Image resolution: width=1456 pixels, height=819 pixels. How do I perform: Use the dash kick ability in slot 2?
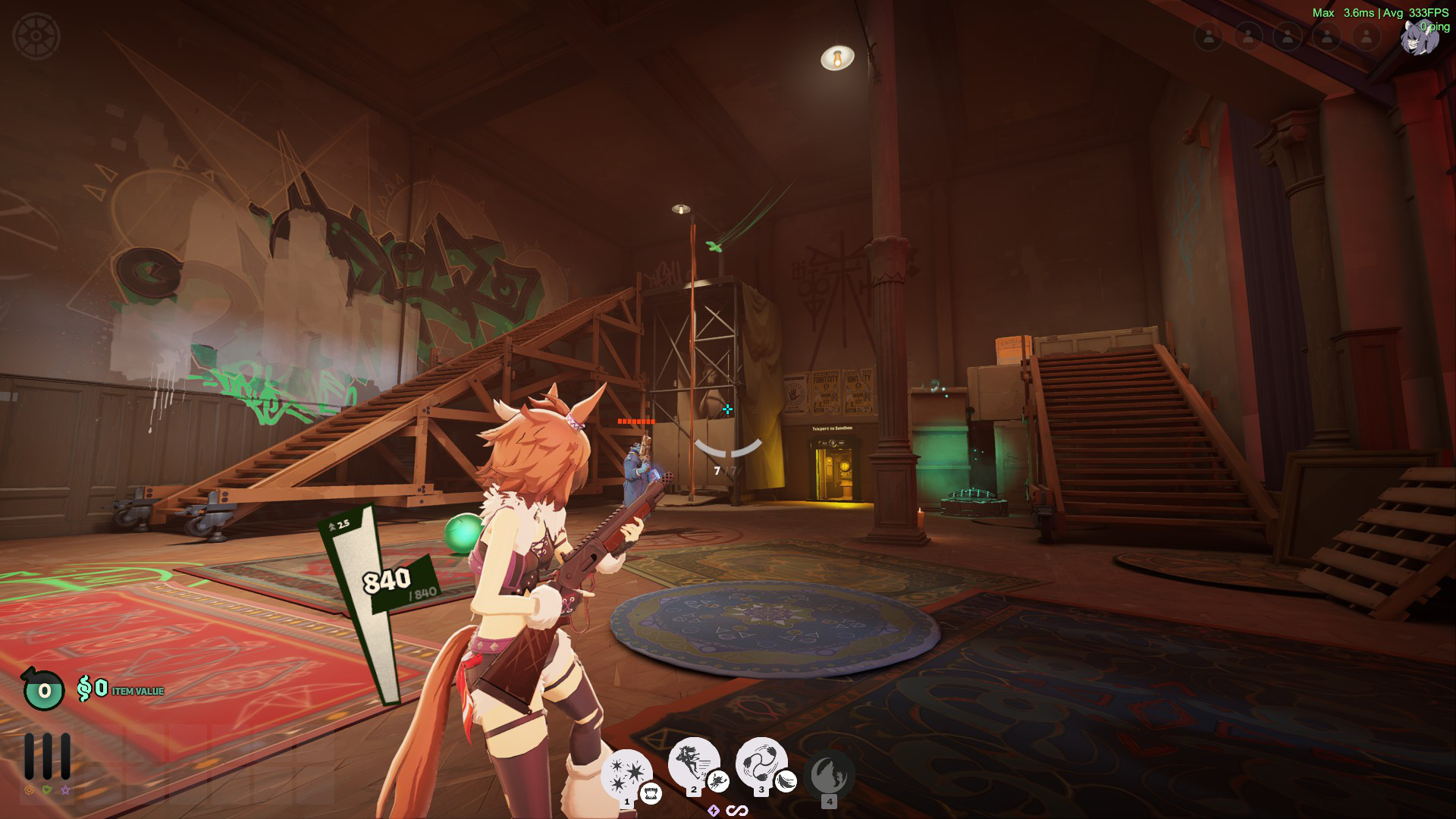pos(692,761)
